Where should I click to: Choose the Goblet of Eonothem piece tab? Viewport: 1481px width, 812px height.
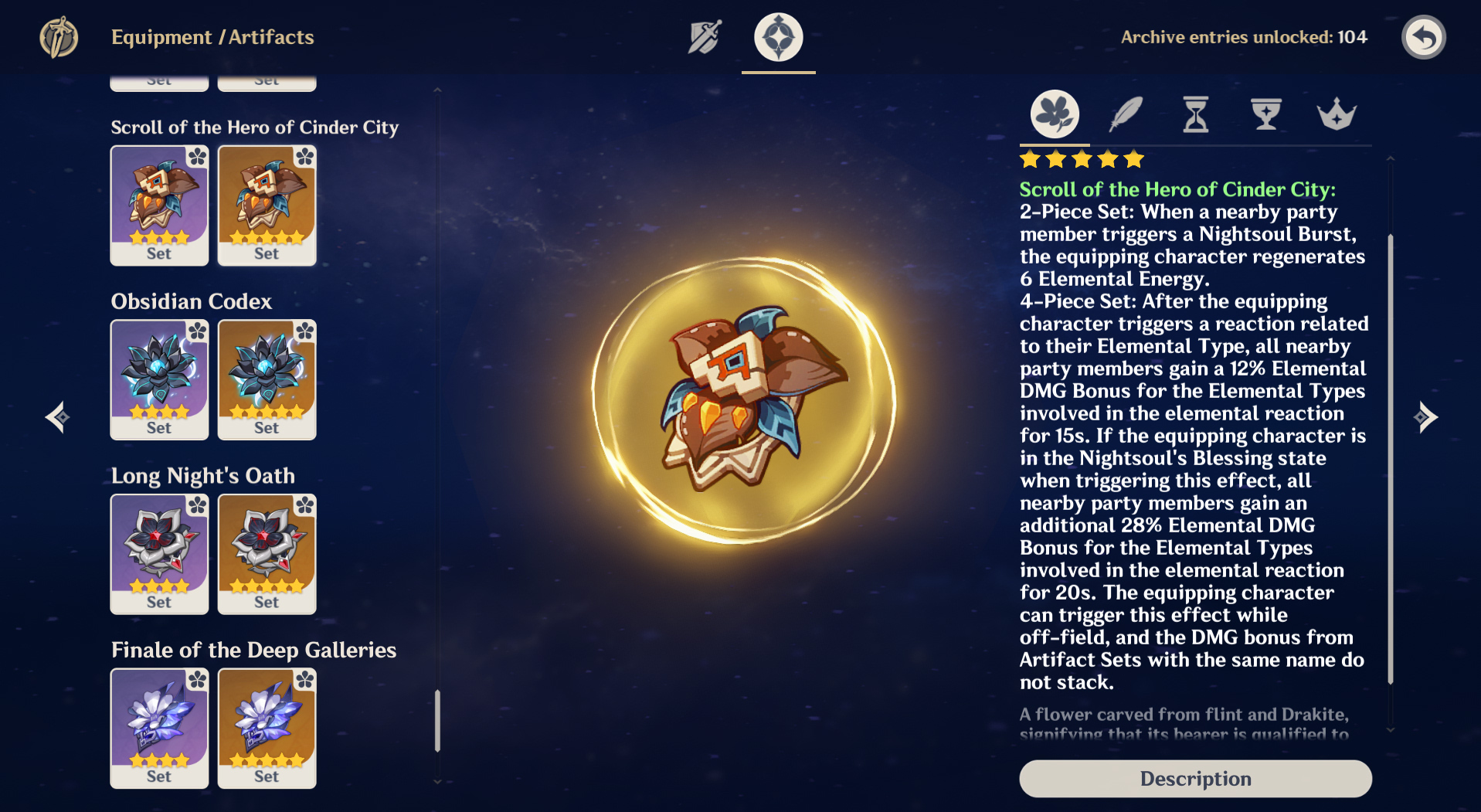[1266, 114]
